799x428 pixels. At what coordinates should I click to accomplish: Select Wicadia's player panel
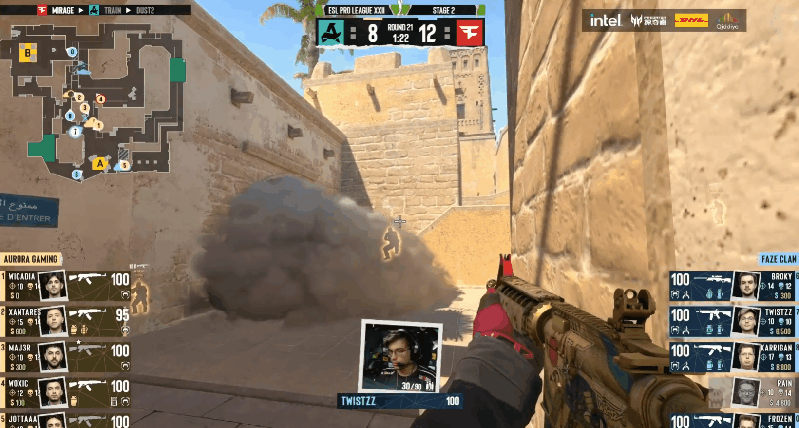click(67, 285)
